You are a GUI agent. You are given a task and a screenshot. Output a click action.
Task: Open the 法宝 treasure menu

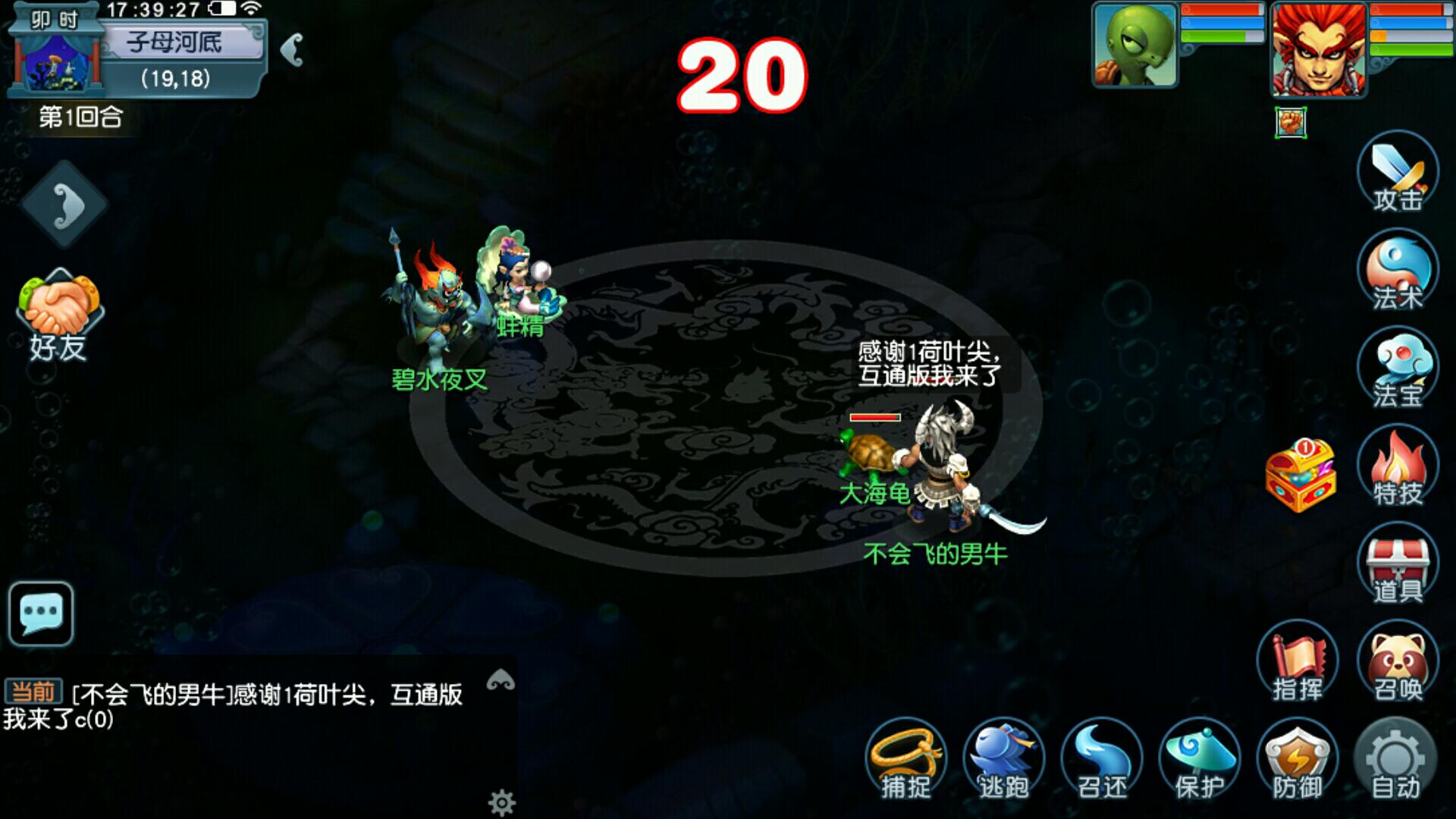(1397, 369)
